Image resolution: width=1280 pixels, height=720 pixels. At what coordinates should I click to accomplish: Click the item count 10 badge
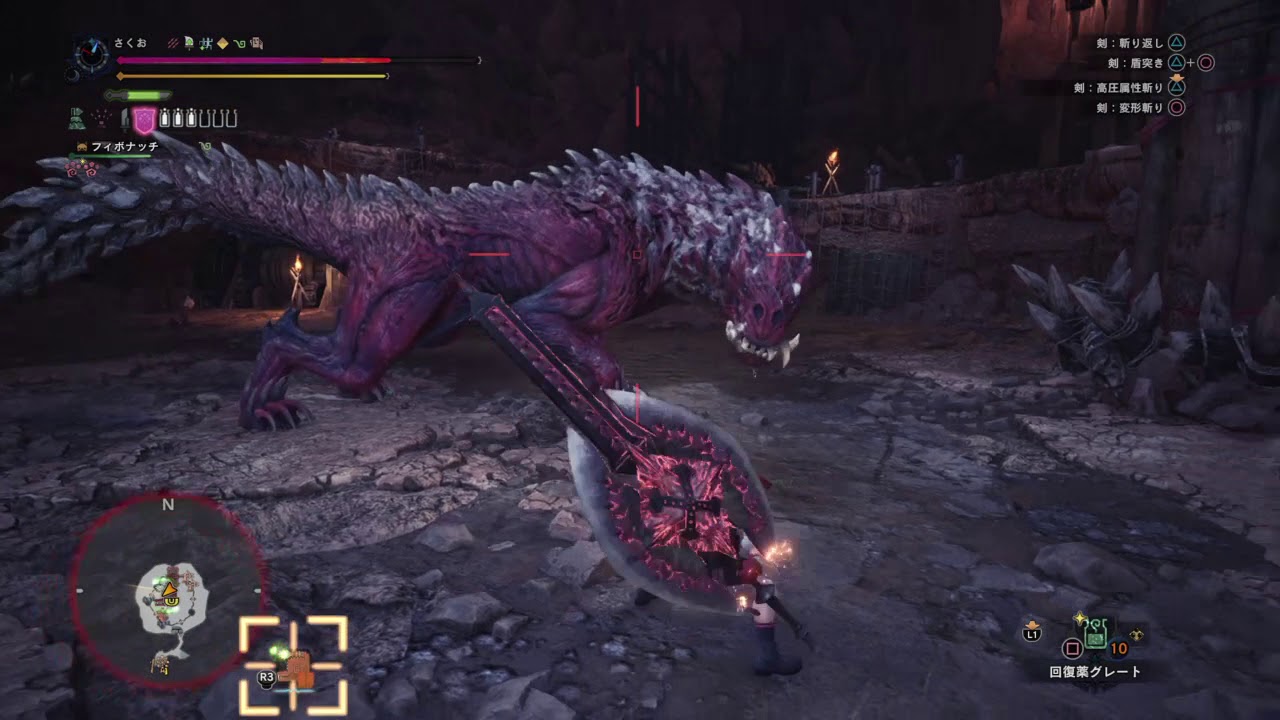coord(1118,649)
